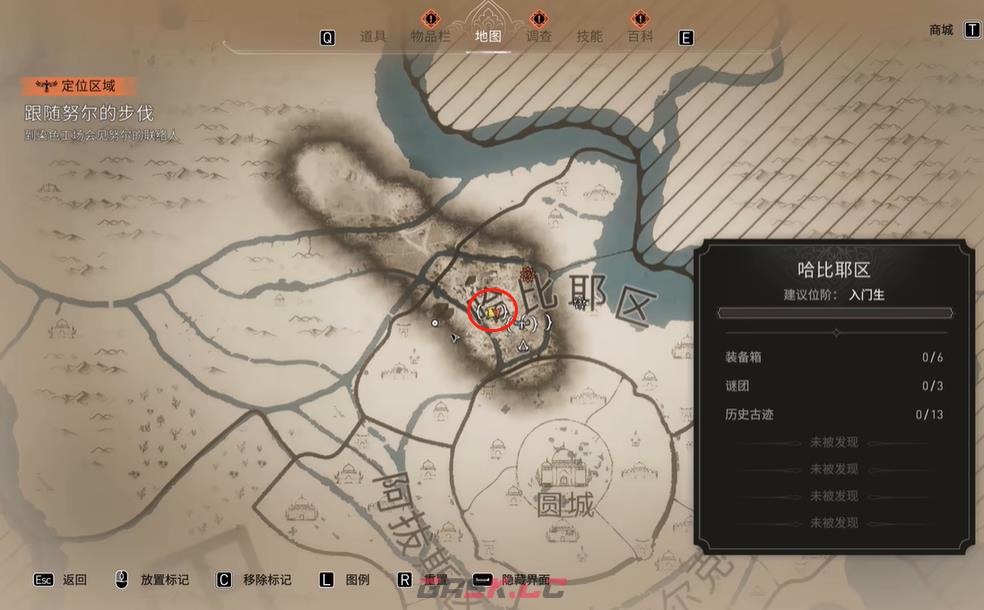
Task: Click the 装备箱 row in region panel
Action: (x=834, y=357)
